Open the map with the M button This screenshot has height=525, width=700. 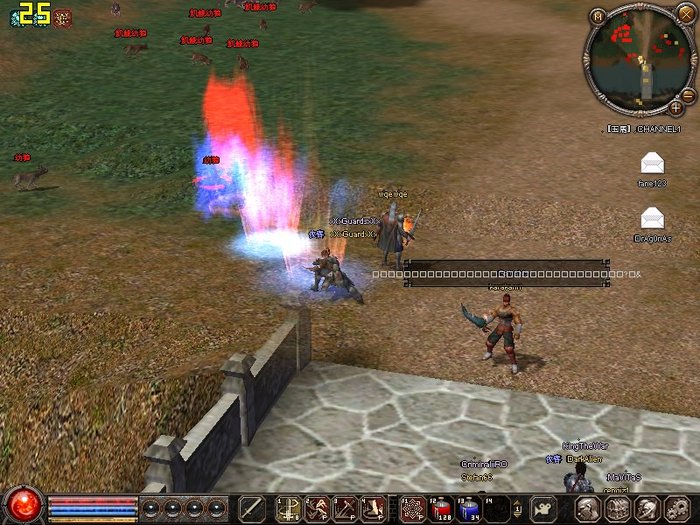click(598, 17)
